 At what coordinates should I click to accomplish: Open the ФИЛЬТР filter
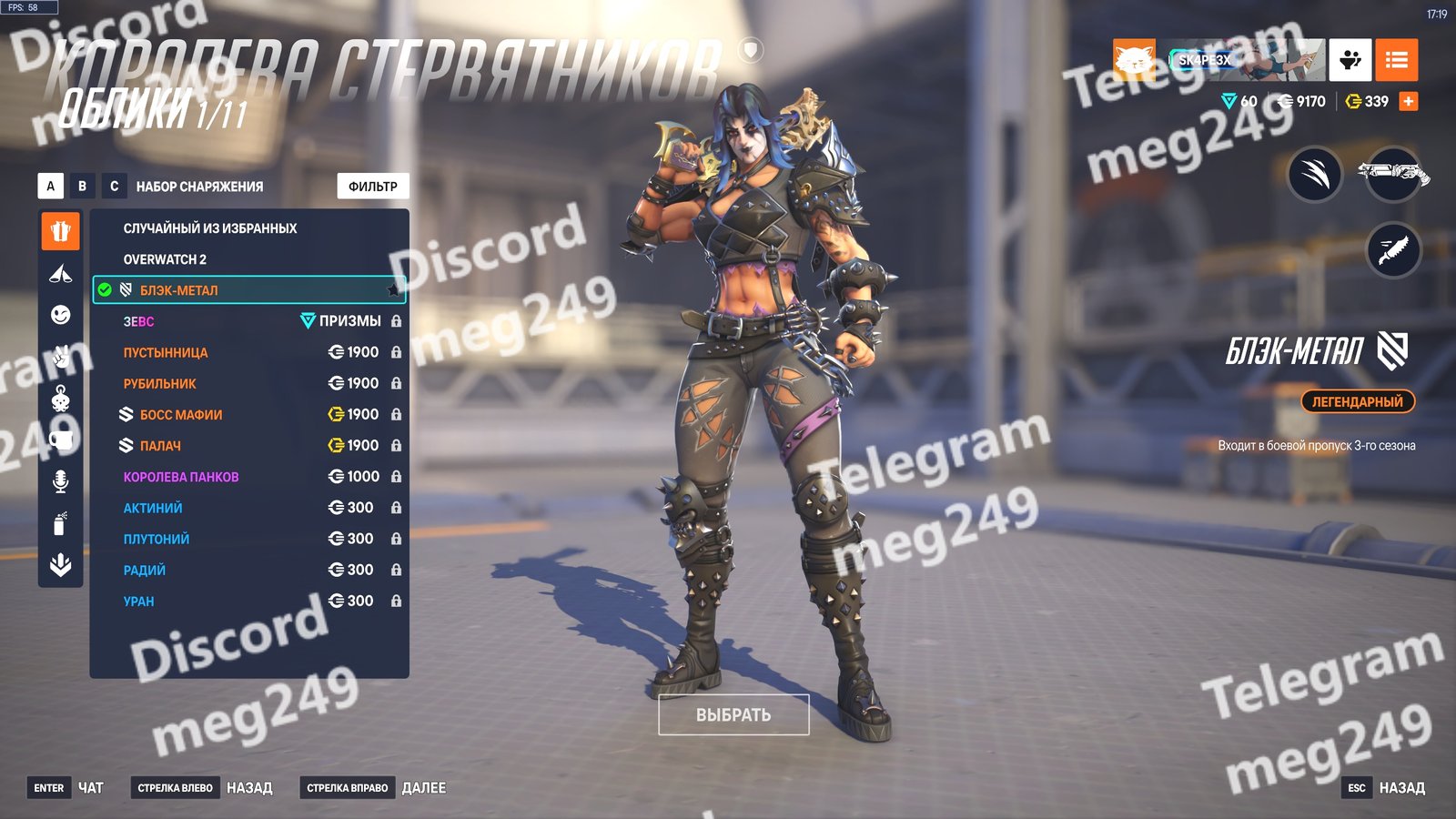(x=373, y=187)
